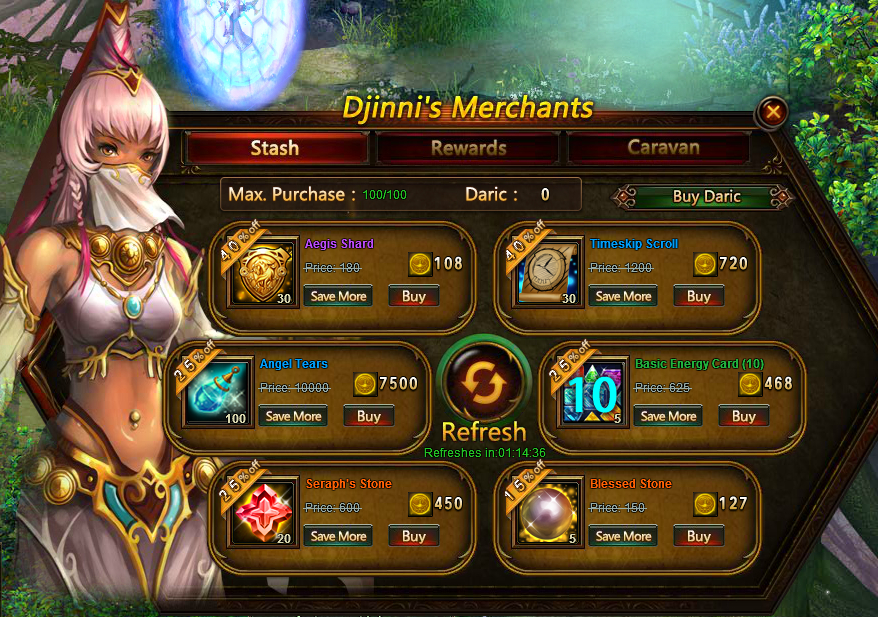Click the Buy Daric button
The width and height of the screenshot is (878, 617).
706,196
